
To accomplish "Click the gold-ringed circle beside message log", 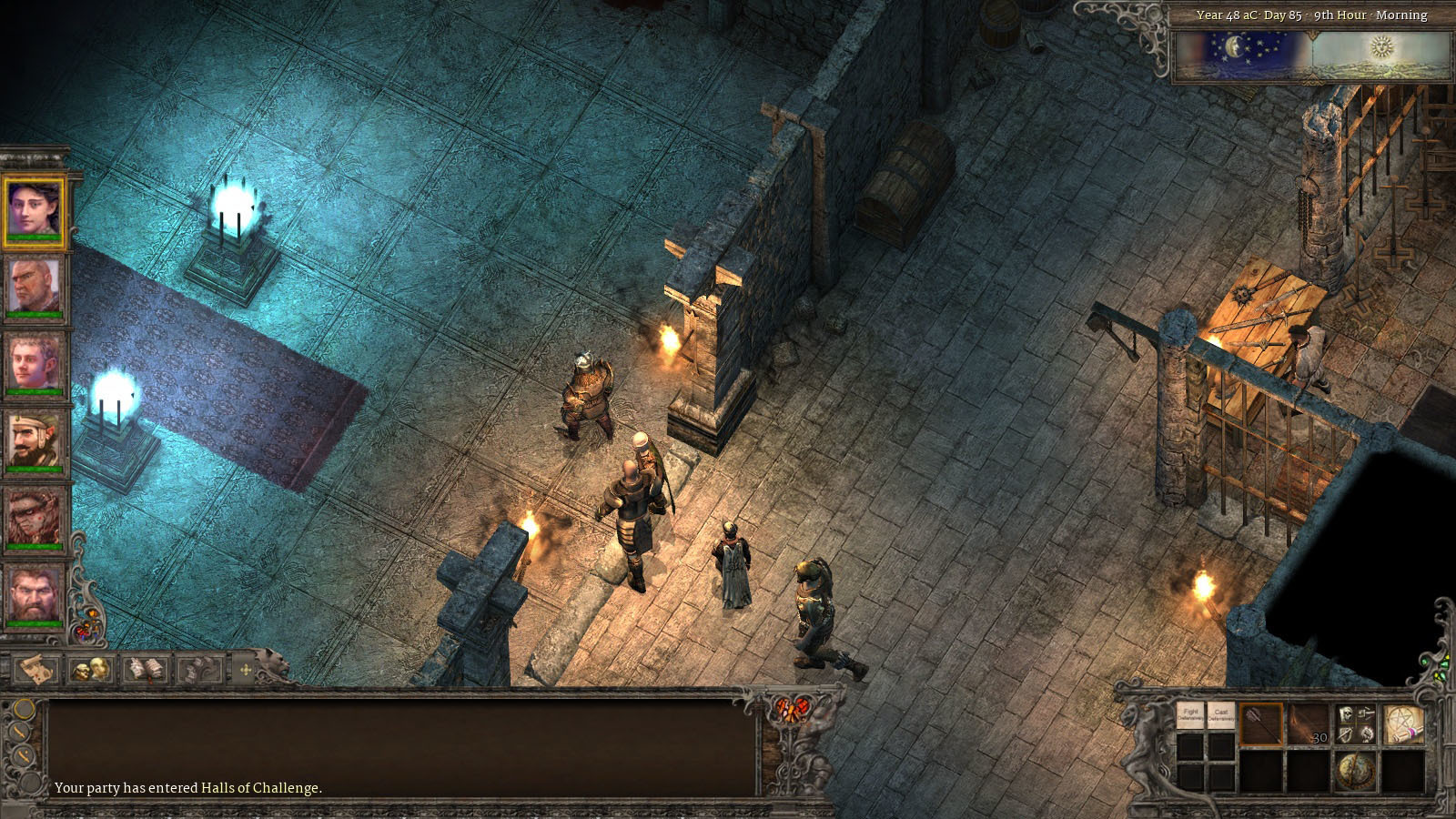I will 25,709.
